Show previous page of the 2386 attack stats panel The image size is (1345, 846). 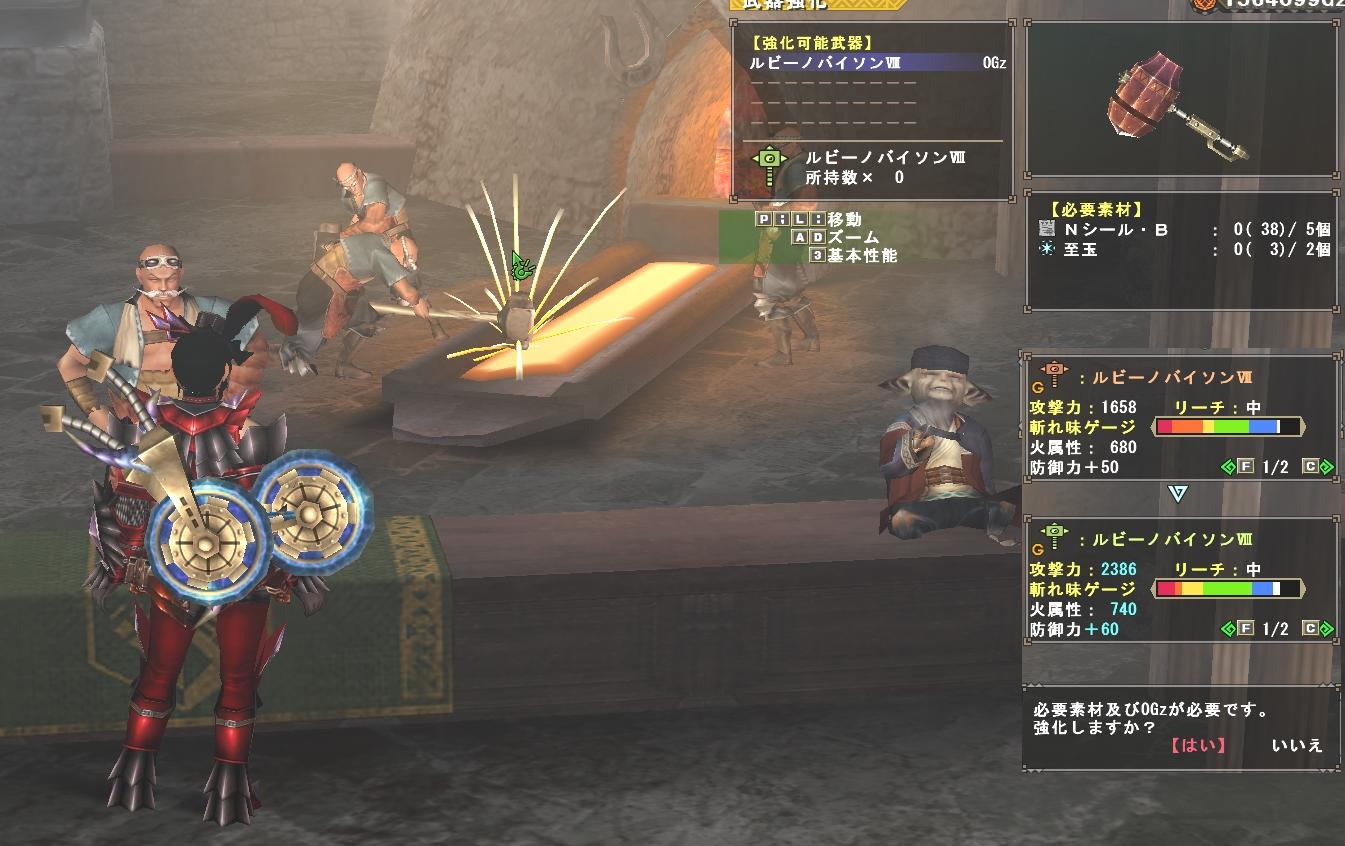[1238, 629]
